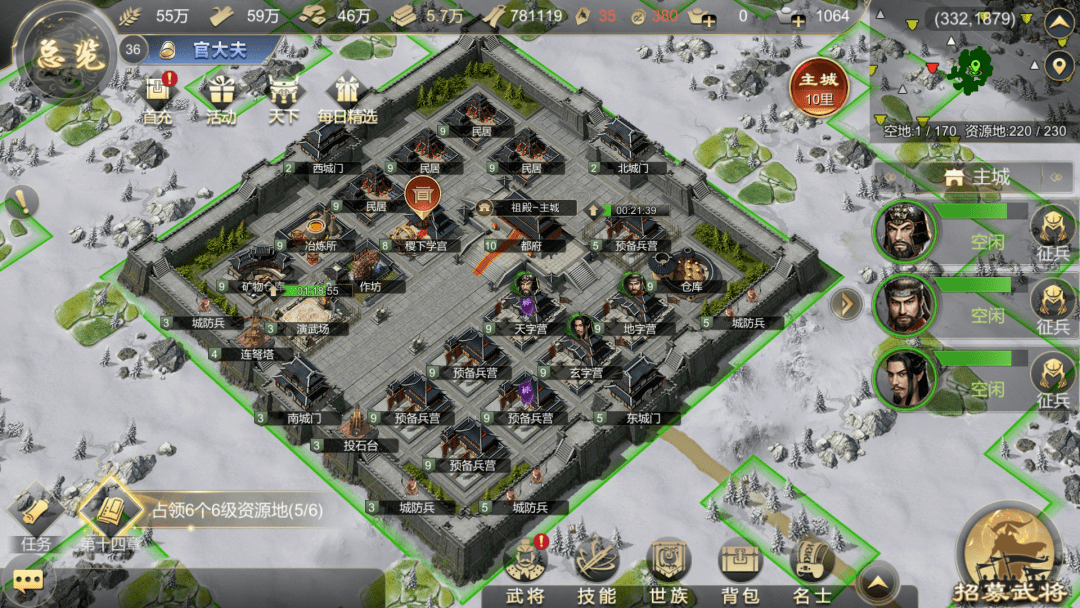Open the 名士 scholars menu
1080x608 pixels.
812,571
